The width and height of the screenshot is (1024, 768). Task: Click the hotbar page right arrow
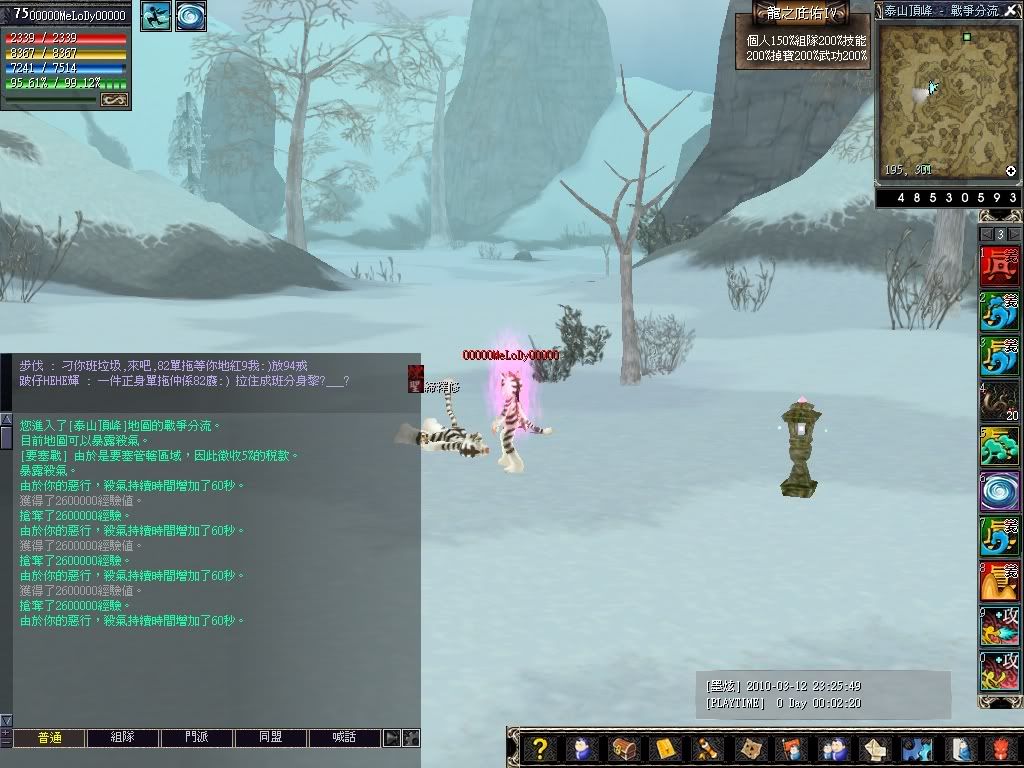point(1015,234)
